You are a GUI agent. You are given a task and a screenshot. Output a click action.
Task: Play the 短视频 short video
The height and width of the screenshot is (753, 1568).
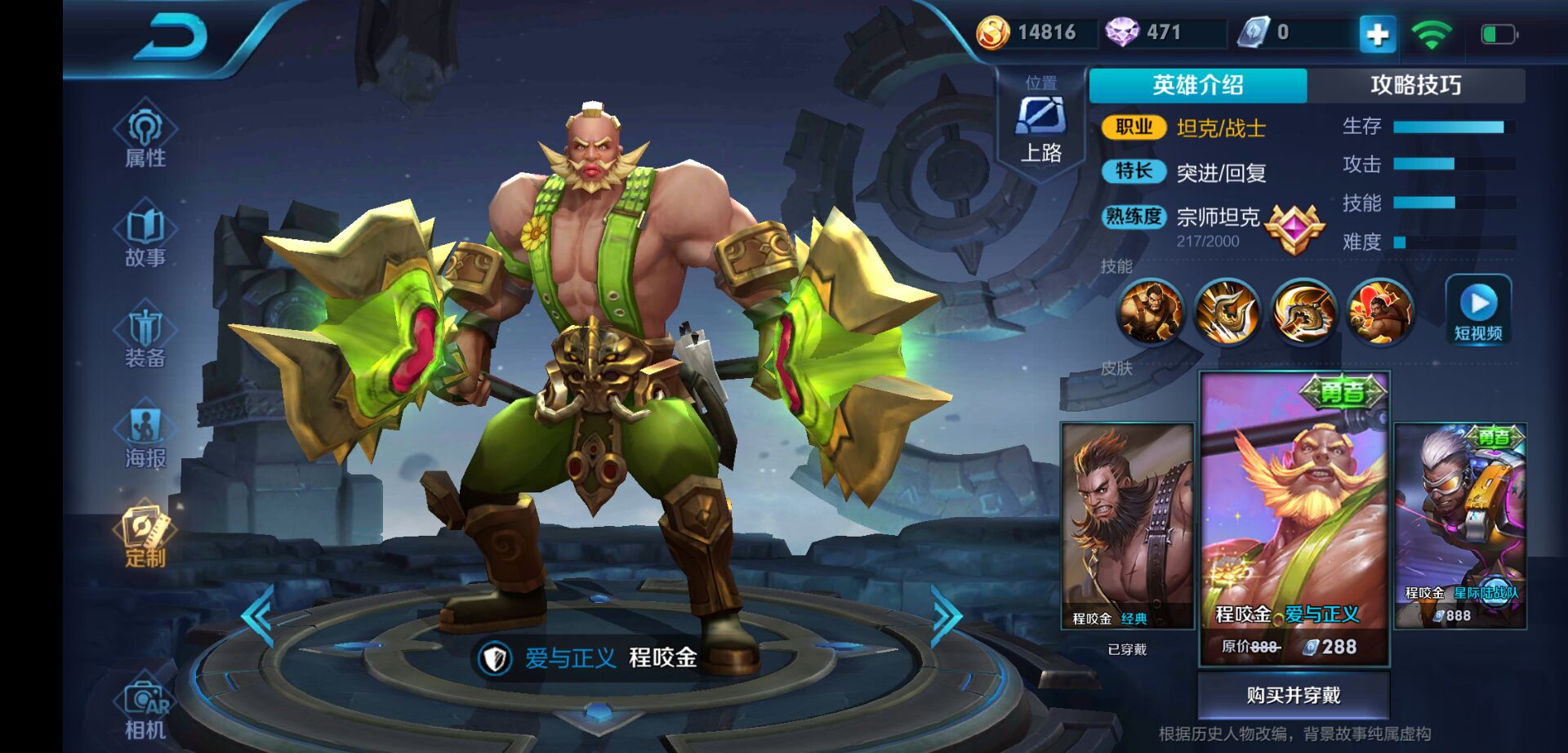tap(1478, 310)
